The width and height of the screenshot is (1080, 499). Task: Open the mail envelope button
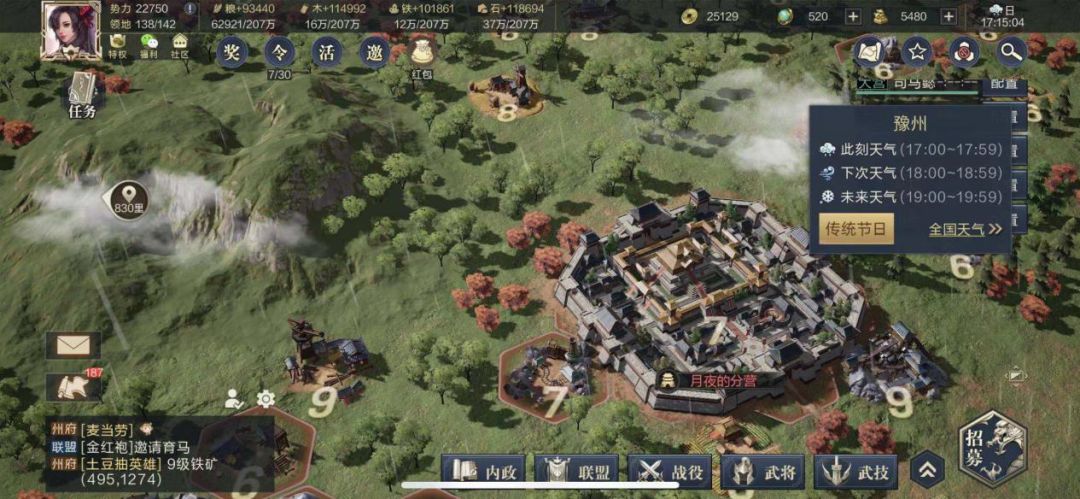click(73, 346)
